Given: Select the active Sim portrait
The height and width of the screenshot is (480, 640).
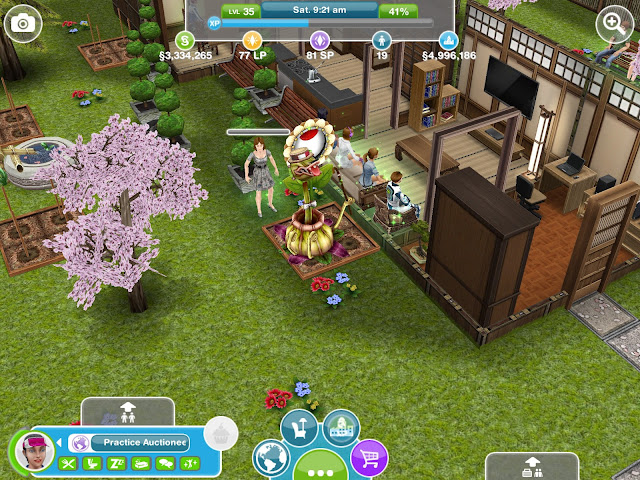Looking at the screenshot, I should point(37,453).
